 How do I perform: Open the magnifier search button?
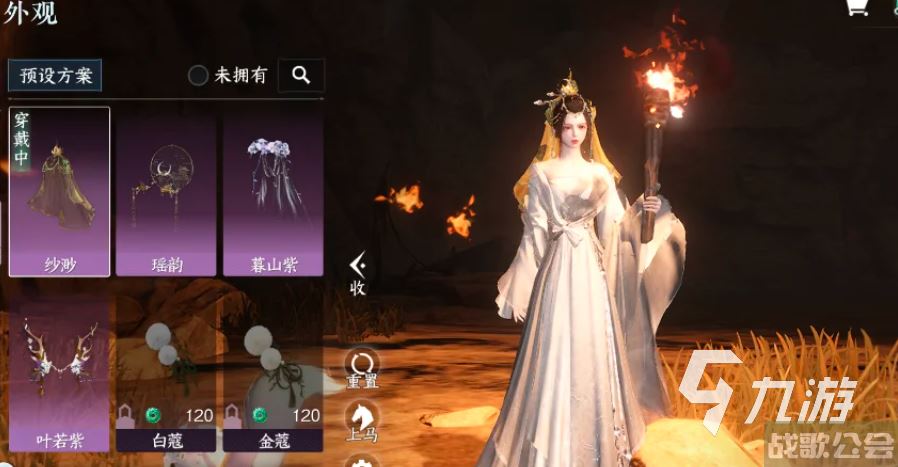click(301, 75)
